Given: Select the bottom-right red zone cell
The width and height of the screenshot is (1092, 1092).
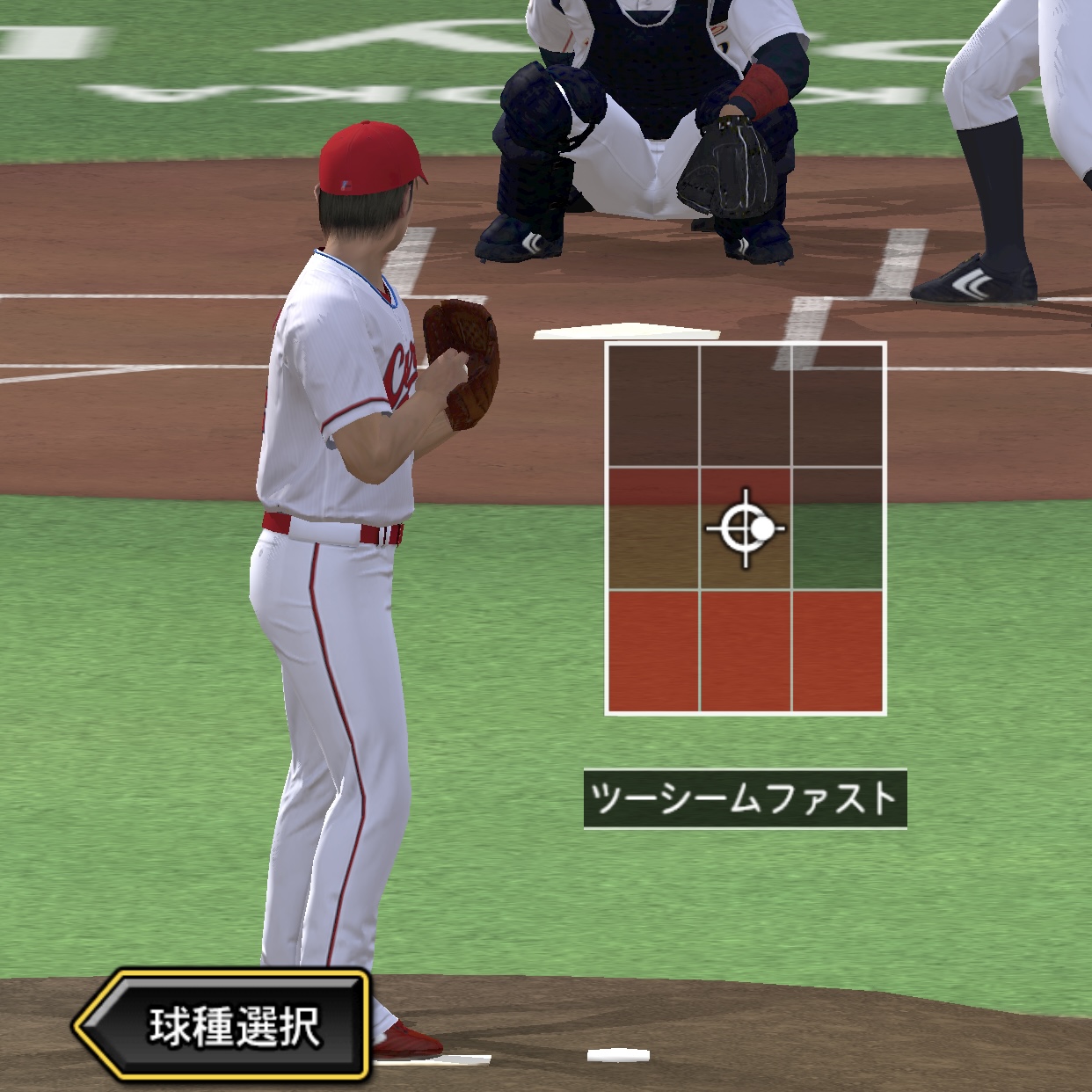Looking at the screenshot, I should [x=838, y=651].
